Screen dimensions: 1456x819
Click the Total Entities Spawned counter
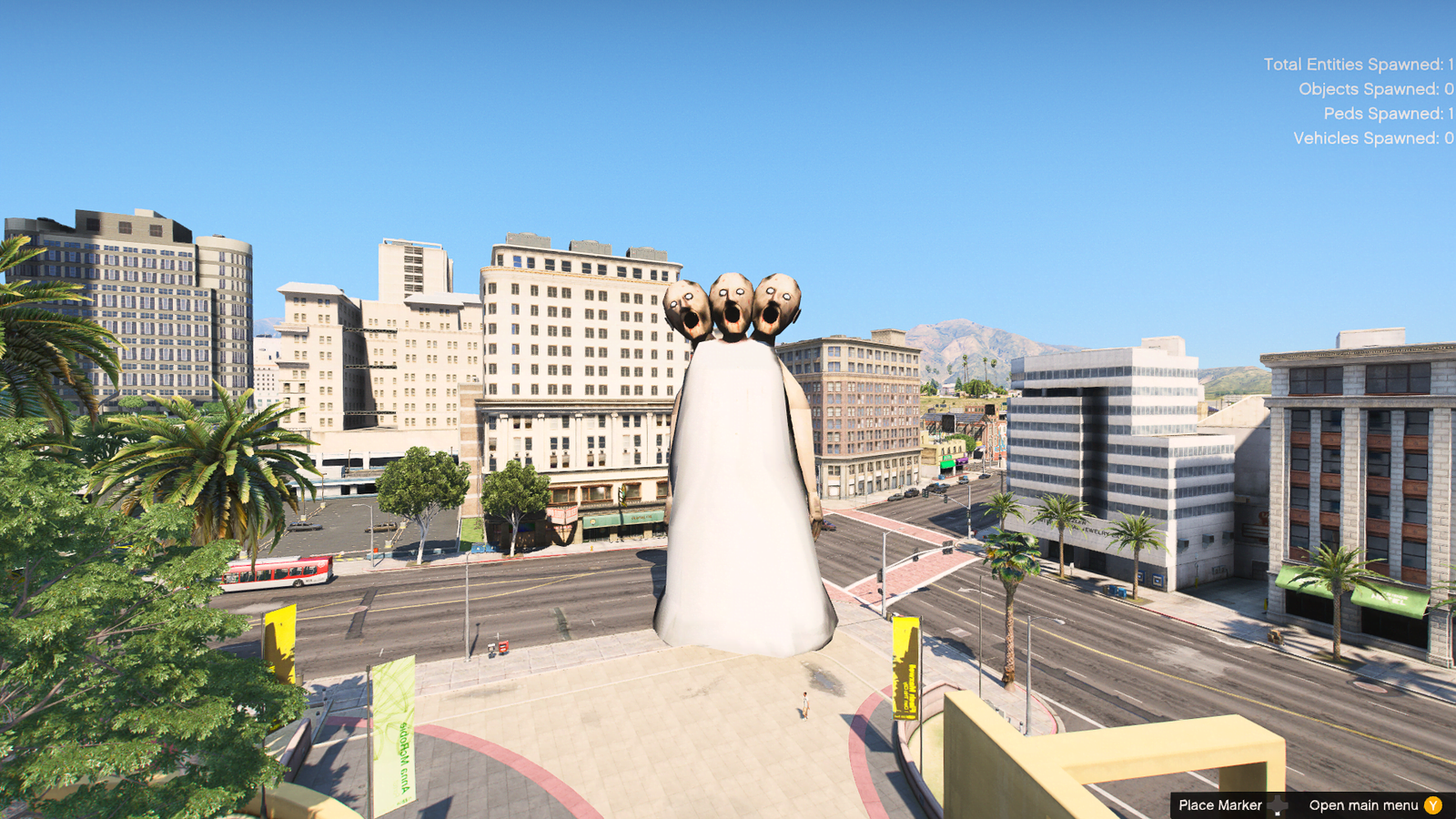(x=1355, y=65)
